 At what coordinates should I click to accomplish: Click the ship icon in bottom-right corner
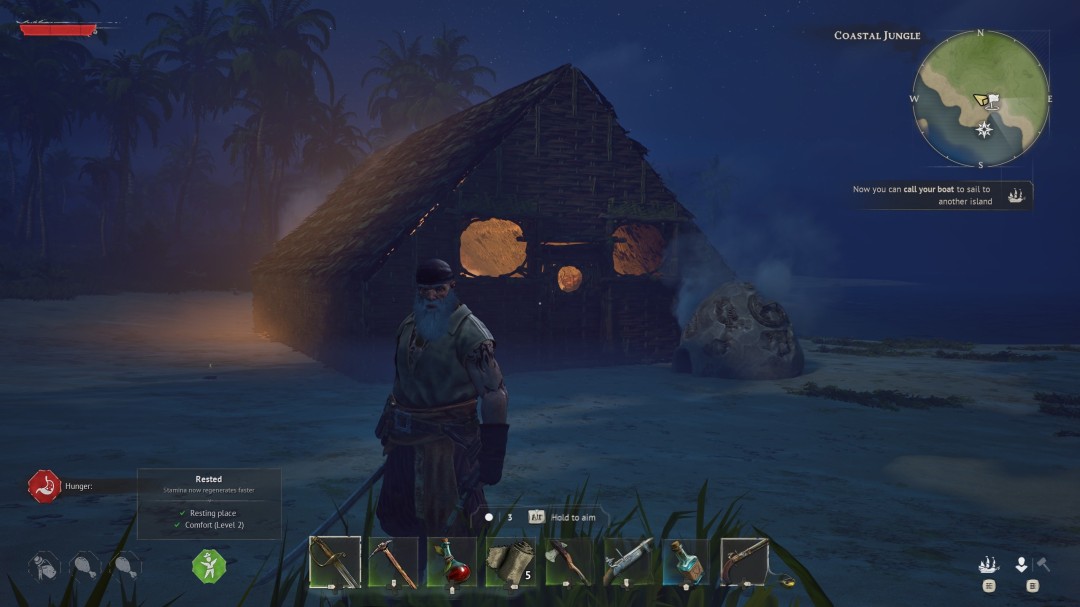(x=988, y=565)
